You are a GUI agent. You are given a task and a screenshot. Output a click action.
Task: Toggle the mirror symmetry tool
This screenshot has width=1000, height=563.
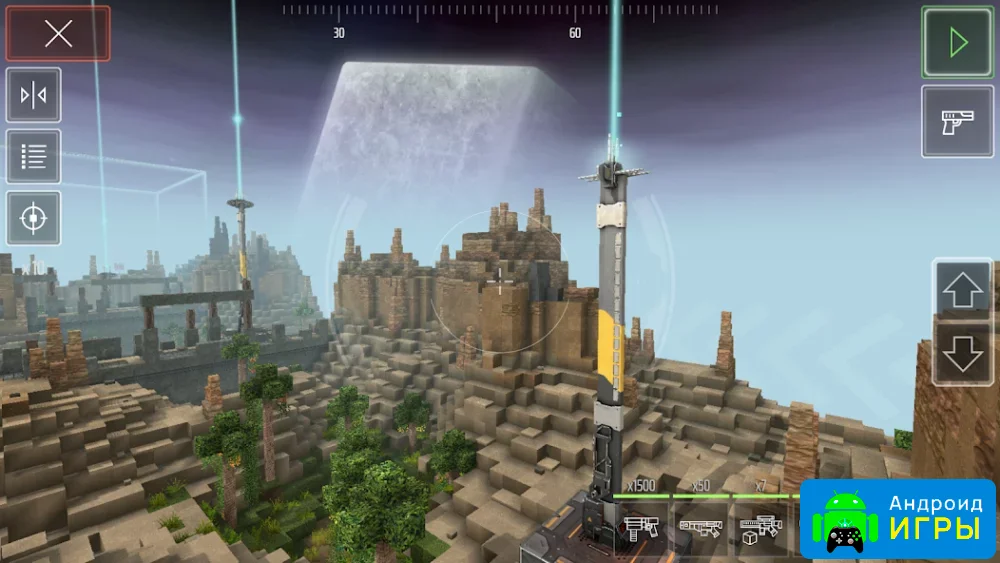34,96
